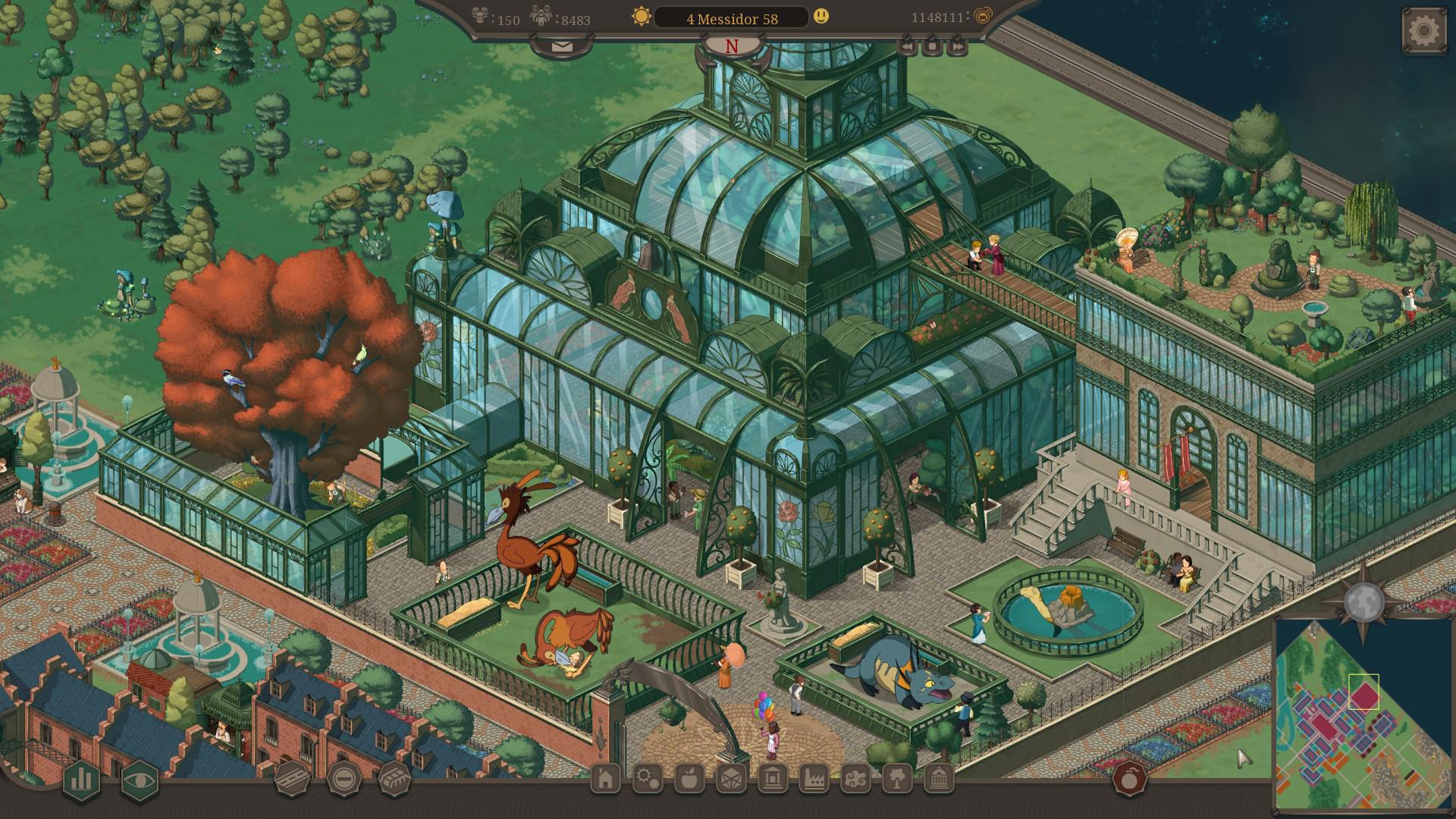Open the housing build category
The width and height of the screenshot is (1456, 819).
[605, 778]
